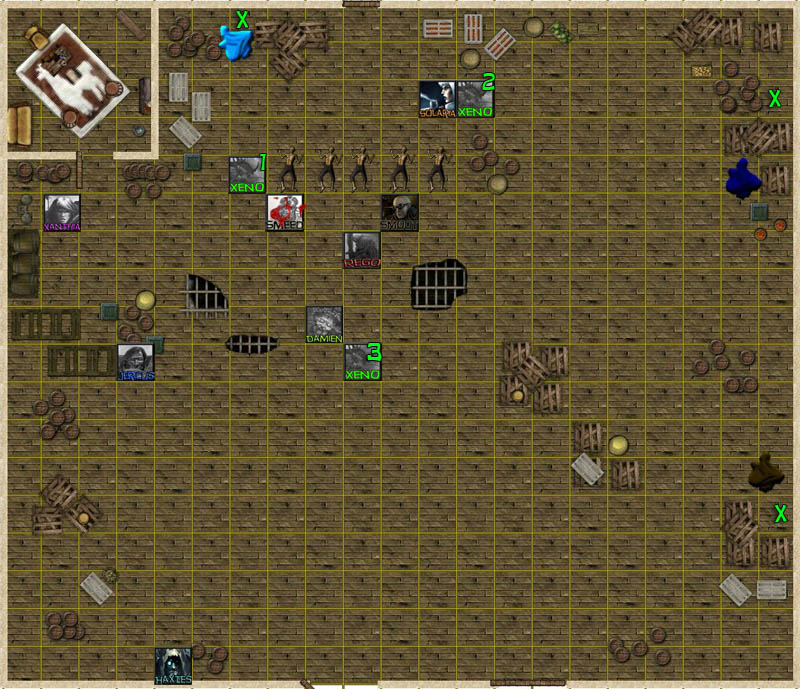Select the Xeno token numbered 2

tap(475, 99)
